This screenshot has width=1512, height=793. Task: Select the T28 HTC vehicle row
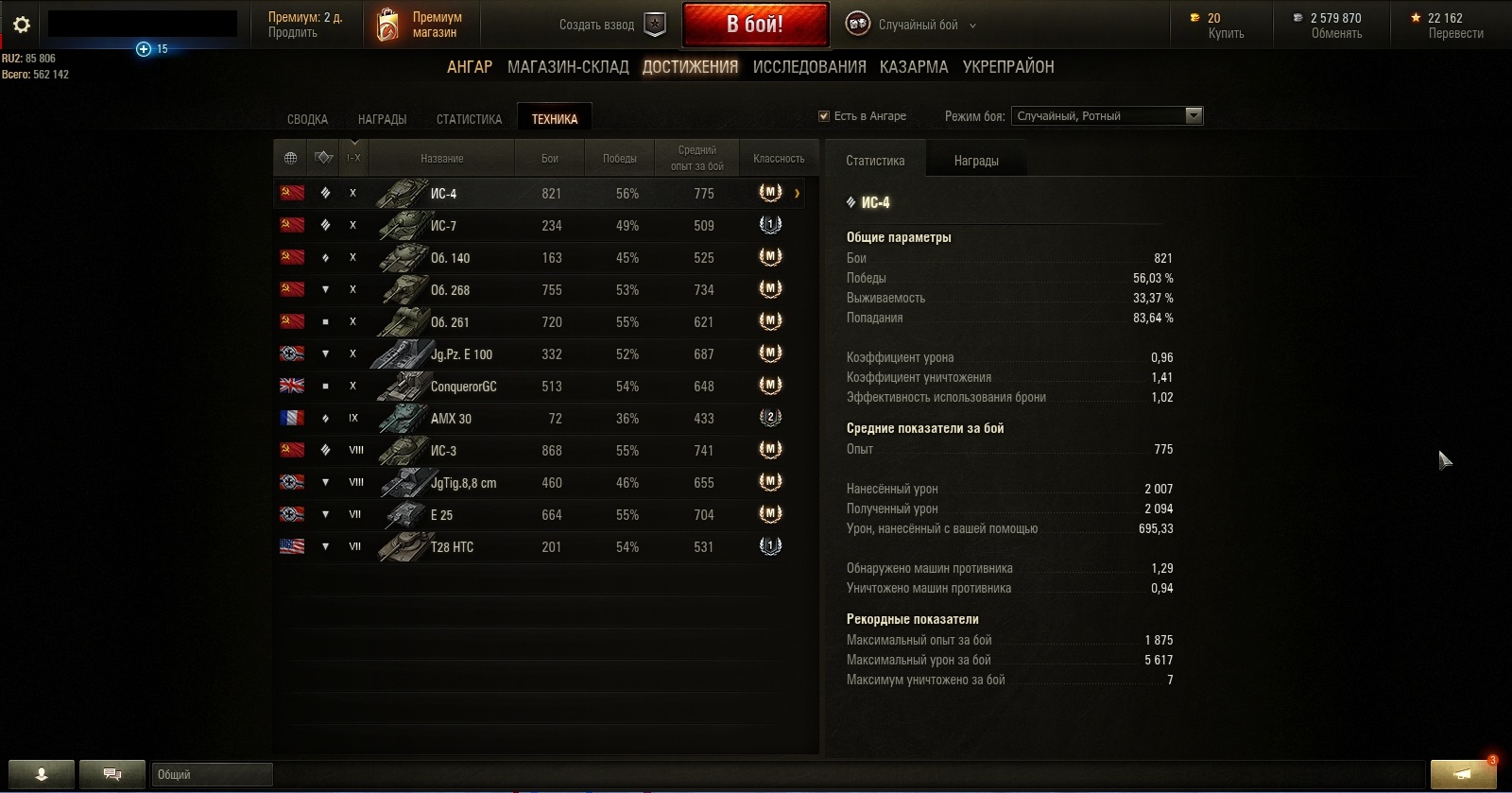coord(539,547)
